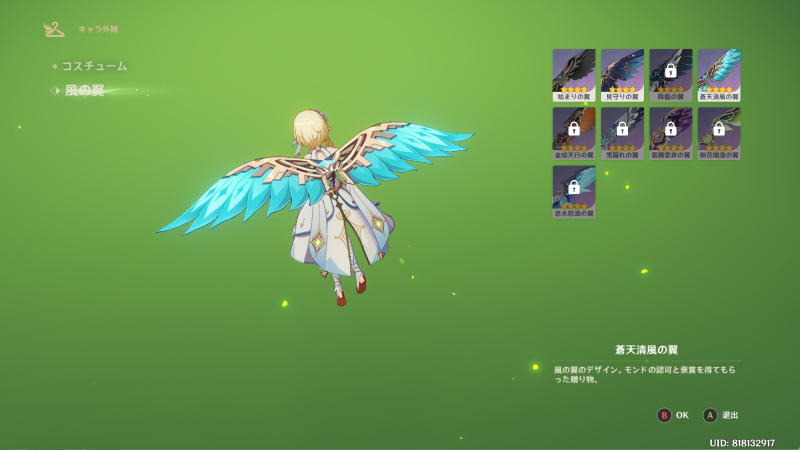
Task: Choose the locked 樹花爛漫の翼 green glider
Action: coord(718,133)
